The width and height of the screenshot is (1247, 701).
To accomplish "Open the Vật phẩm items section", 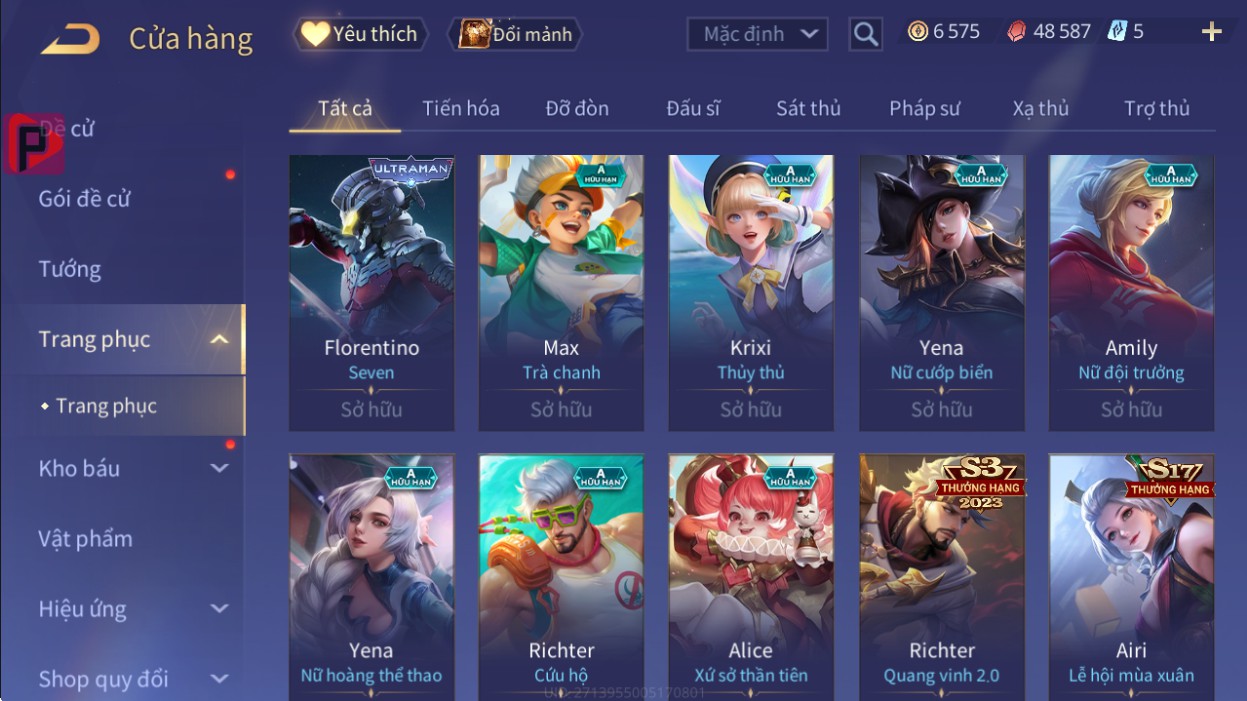I will click(85, 538).
